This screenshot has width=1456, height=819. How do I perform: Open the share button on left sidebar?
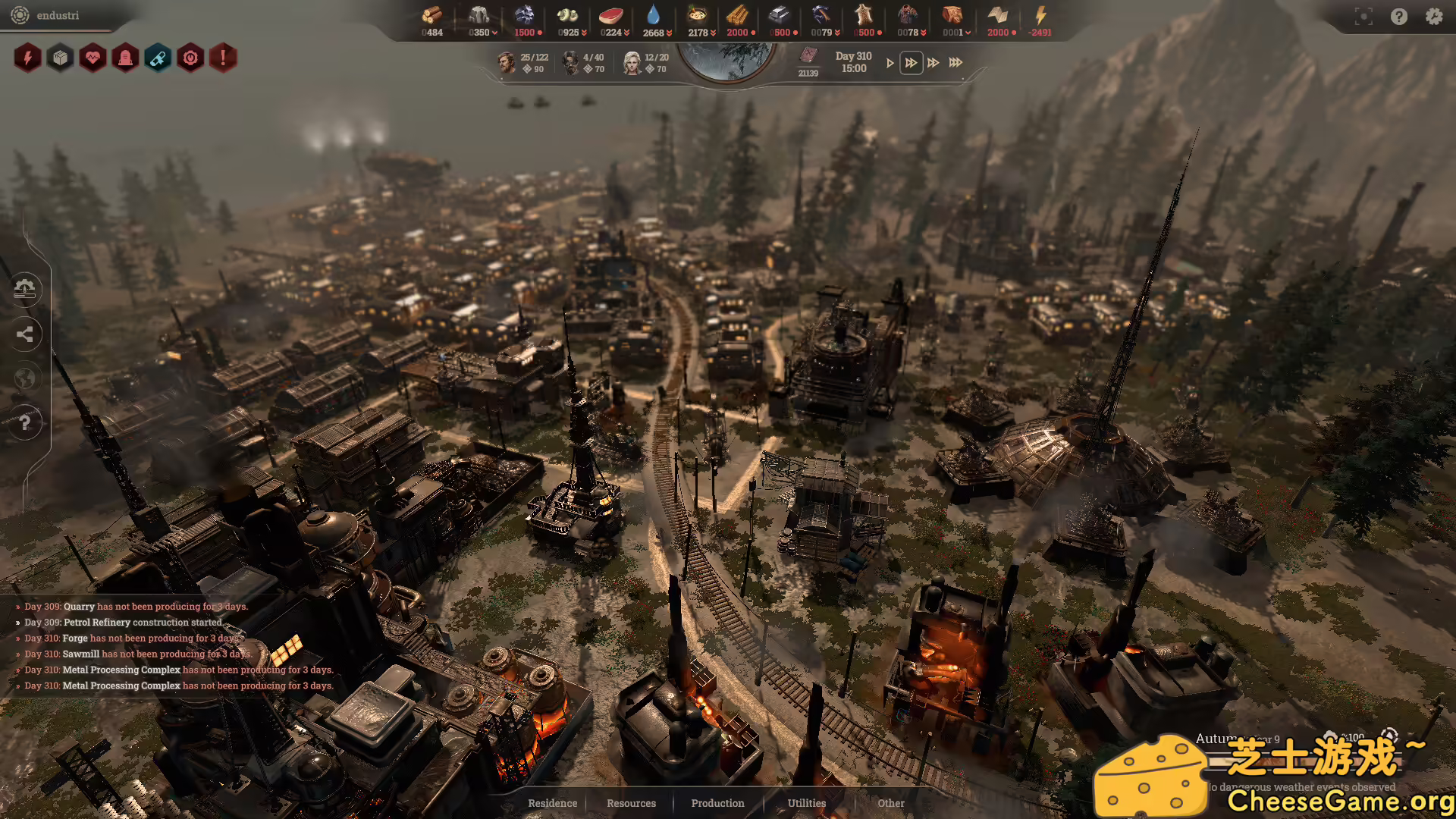pos(25,334)
